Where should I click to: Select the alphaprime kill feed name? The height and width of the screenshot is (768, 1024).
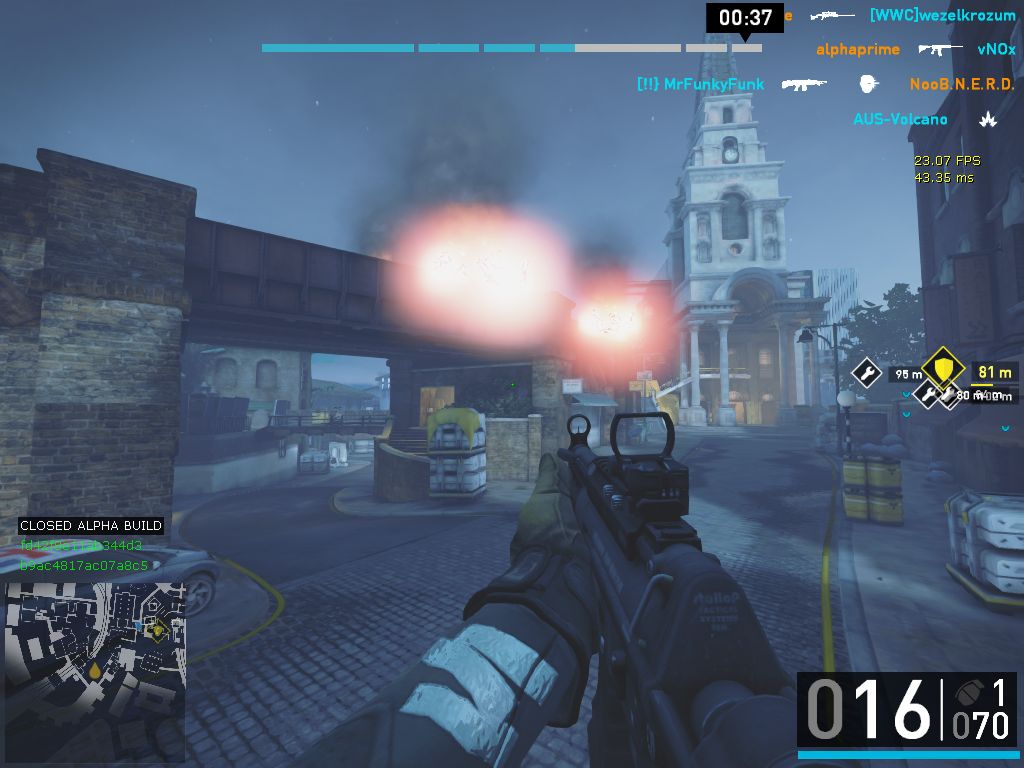click(858, 49)
